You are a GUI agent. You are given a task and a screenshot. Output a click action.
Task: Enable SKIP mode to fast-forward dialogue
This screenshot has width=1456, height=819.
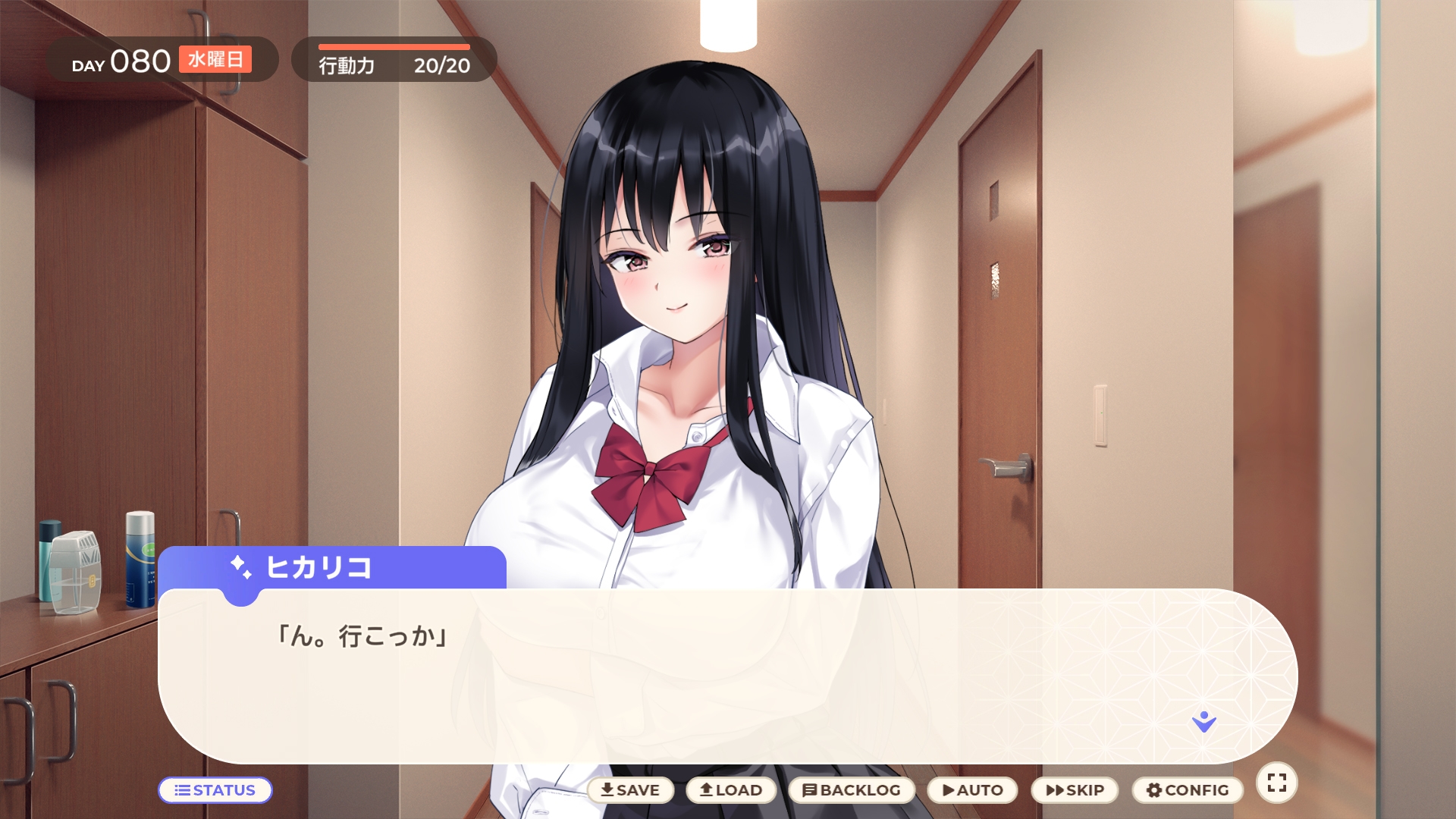click(1075, 790)
